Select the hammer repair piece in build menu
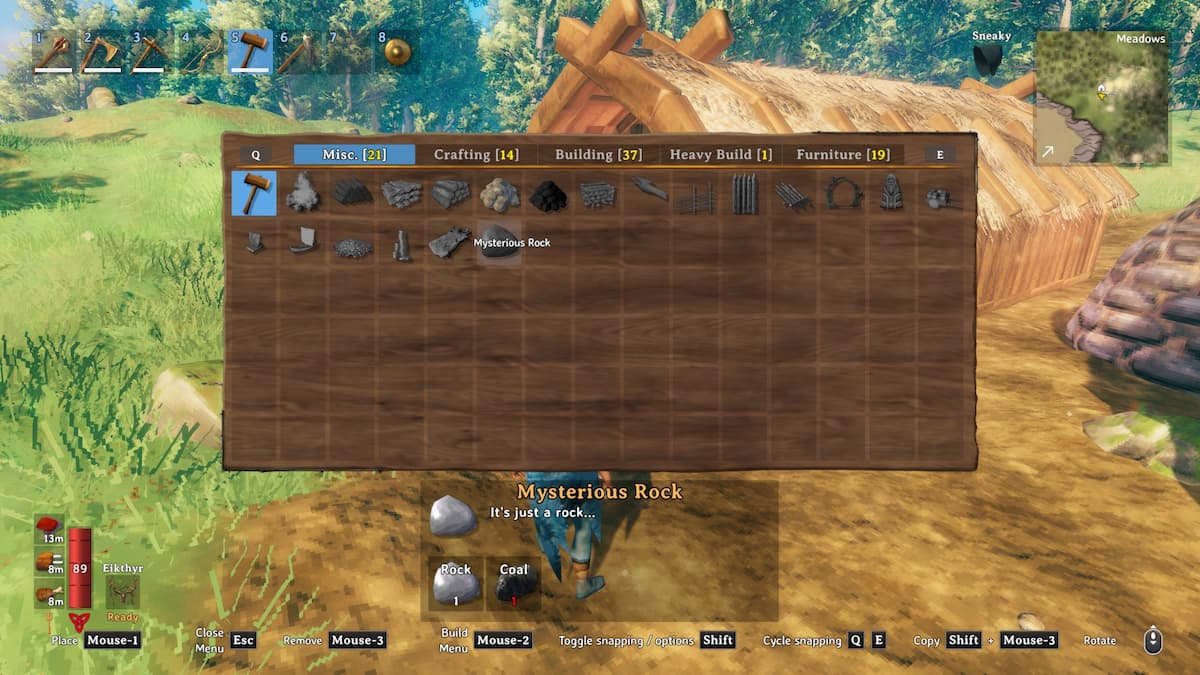The width and height of the screenshot is (1200, 675). pos(254,194)
